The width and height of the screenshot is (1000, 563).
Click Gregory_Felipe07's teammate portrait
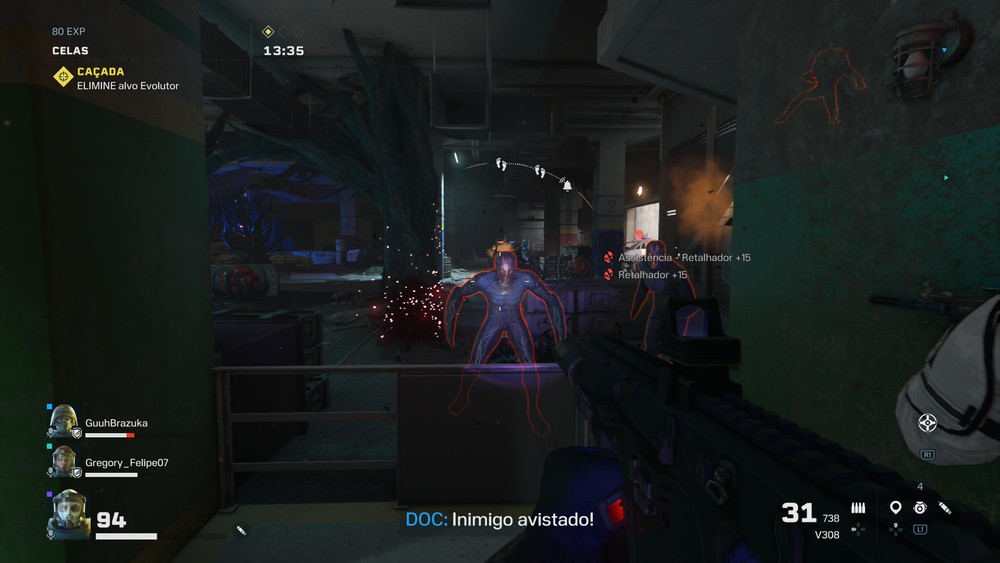[63, 461]
